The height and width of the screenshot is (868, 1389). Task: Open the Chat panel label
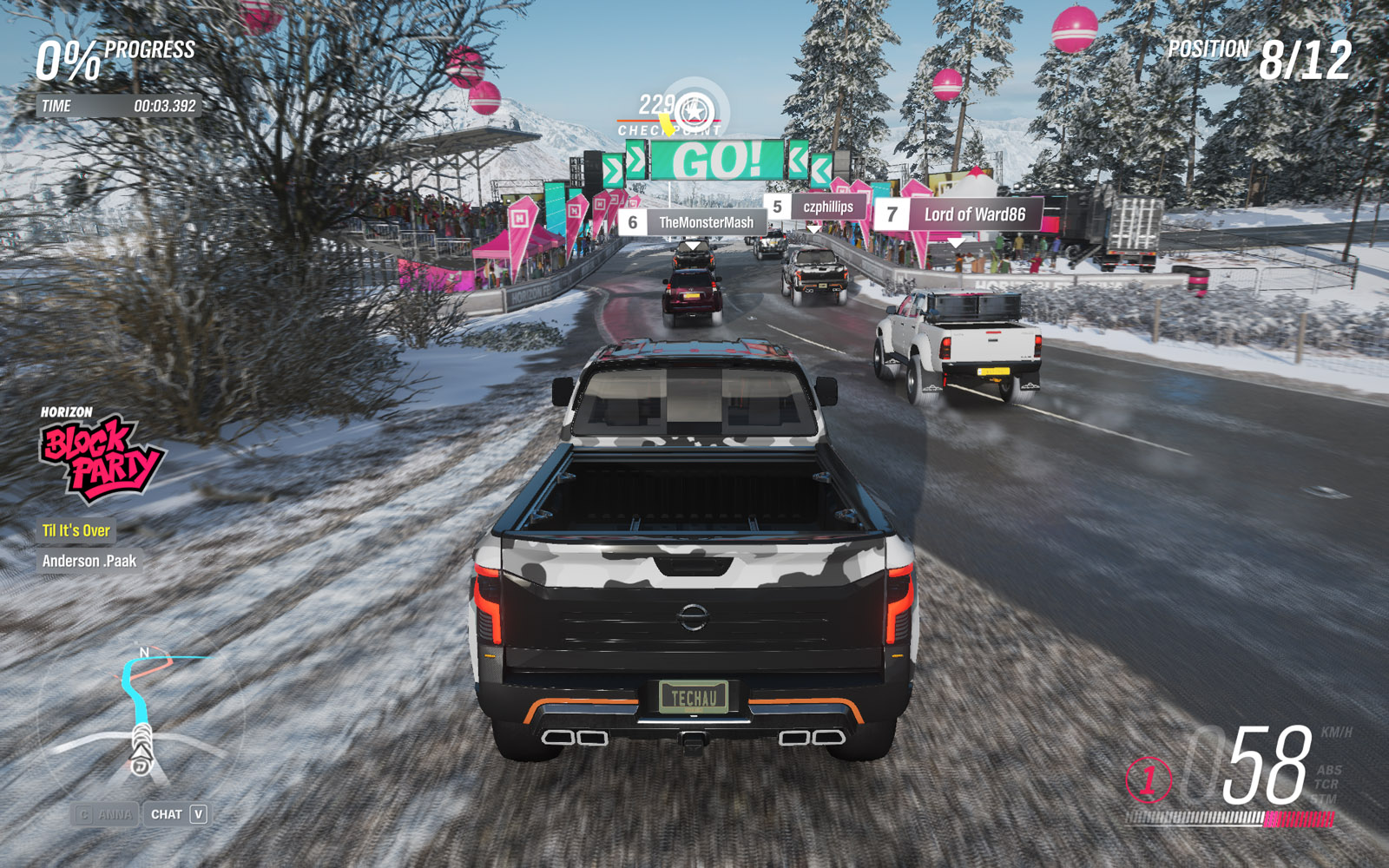[x=167, y=814]
